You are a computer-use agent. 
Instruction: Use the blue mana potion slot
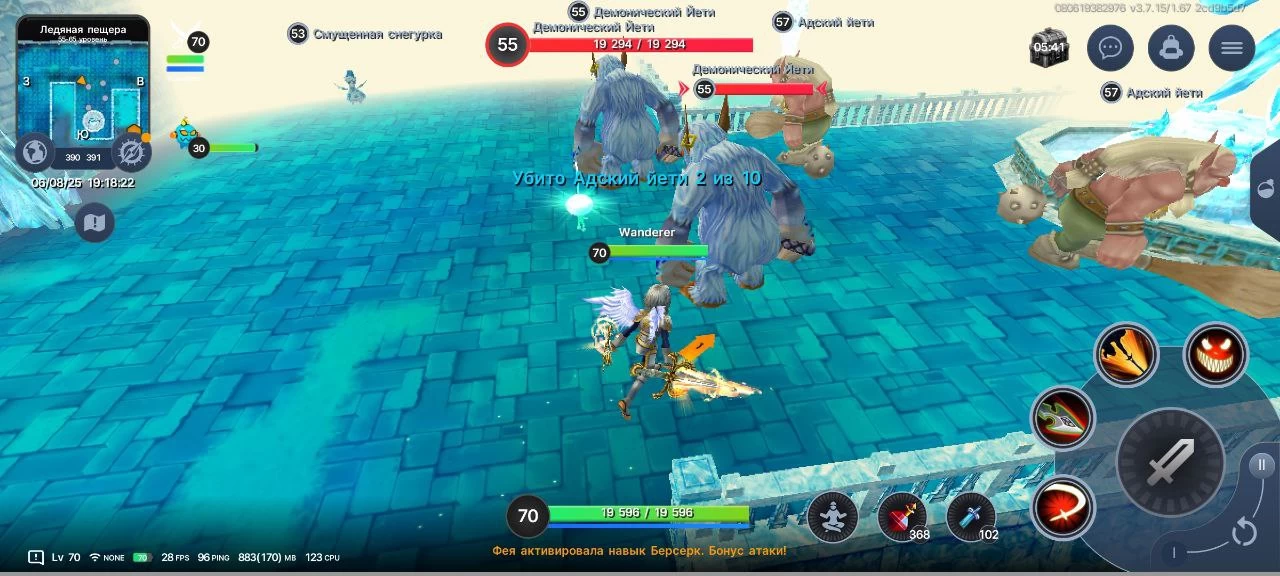tap(970, 517)
